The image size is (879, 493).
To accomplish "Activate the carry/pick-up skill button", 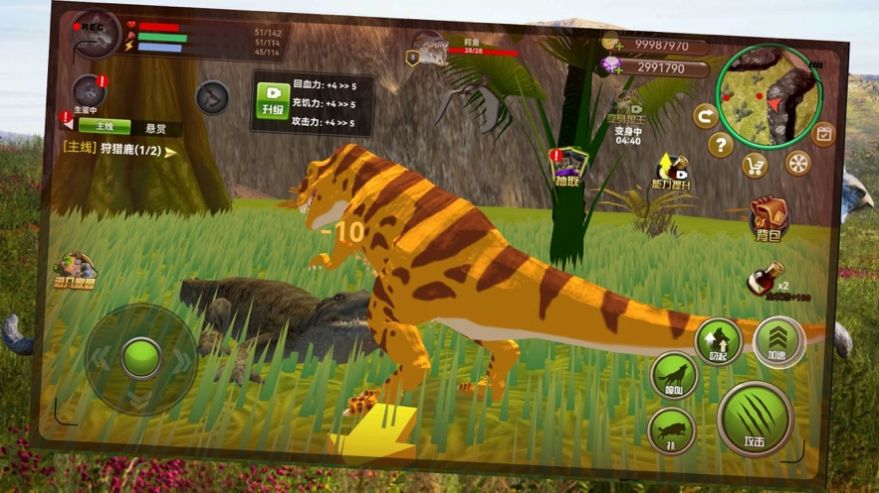I will pyautogui.click(x=717, y=338).
